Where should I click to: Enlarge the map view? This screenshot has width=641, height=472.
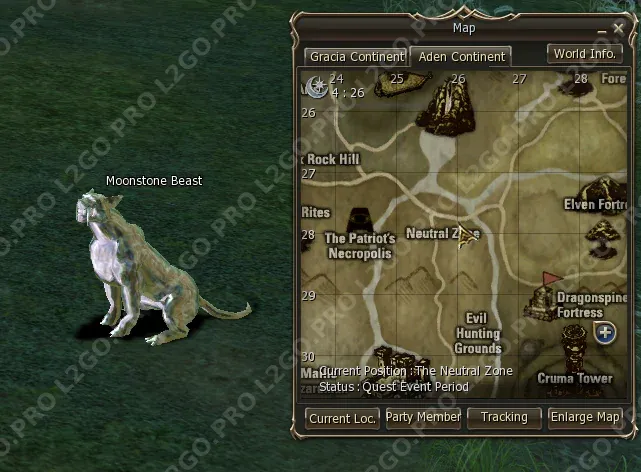(585, 417)
